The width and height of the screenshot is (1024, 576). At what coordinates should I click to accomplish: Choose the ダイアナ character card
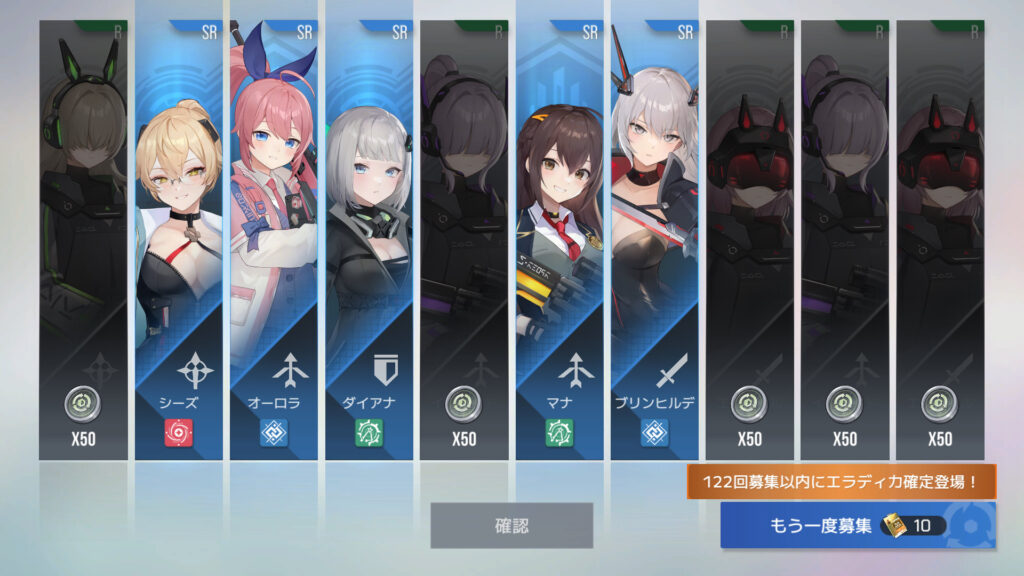click(369, 240)
